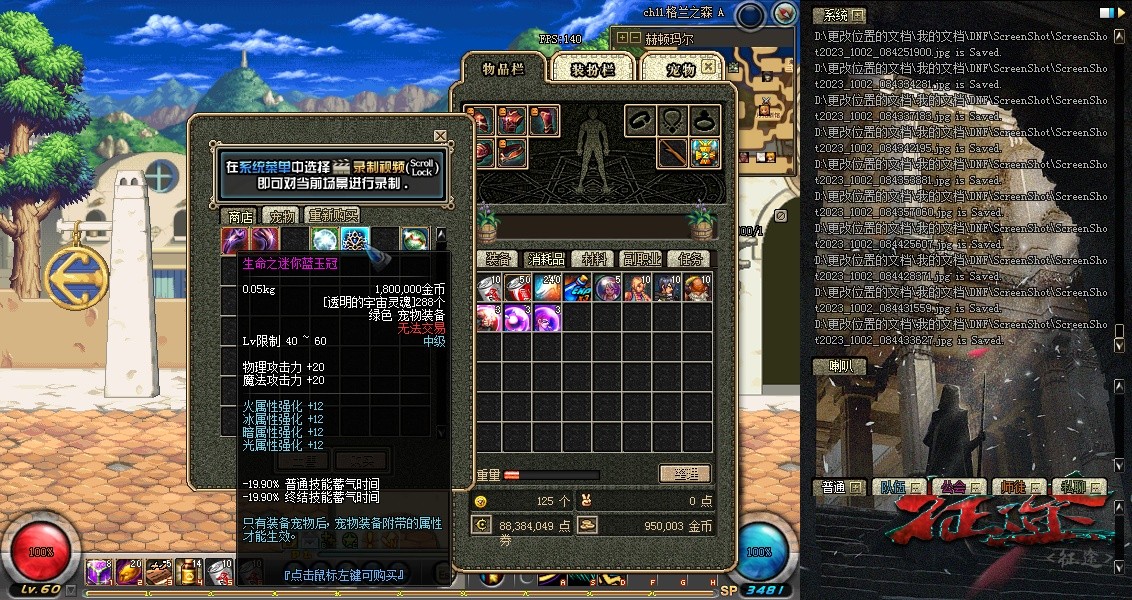The height and width of the screenshot is (600, 1132).
Task: Click the 整理 sort inventory button
Action: pyautogui.click(x=685, y=474)
